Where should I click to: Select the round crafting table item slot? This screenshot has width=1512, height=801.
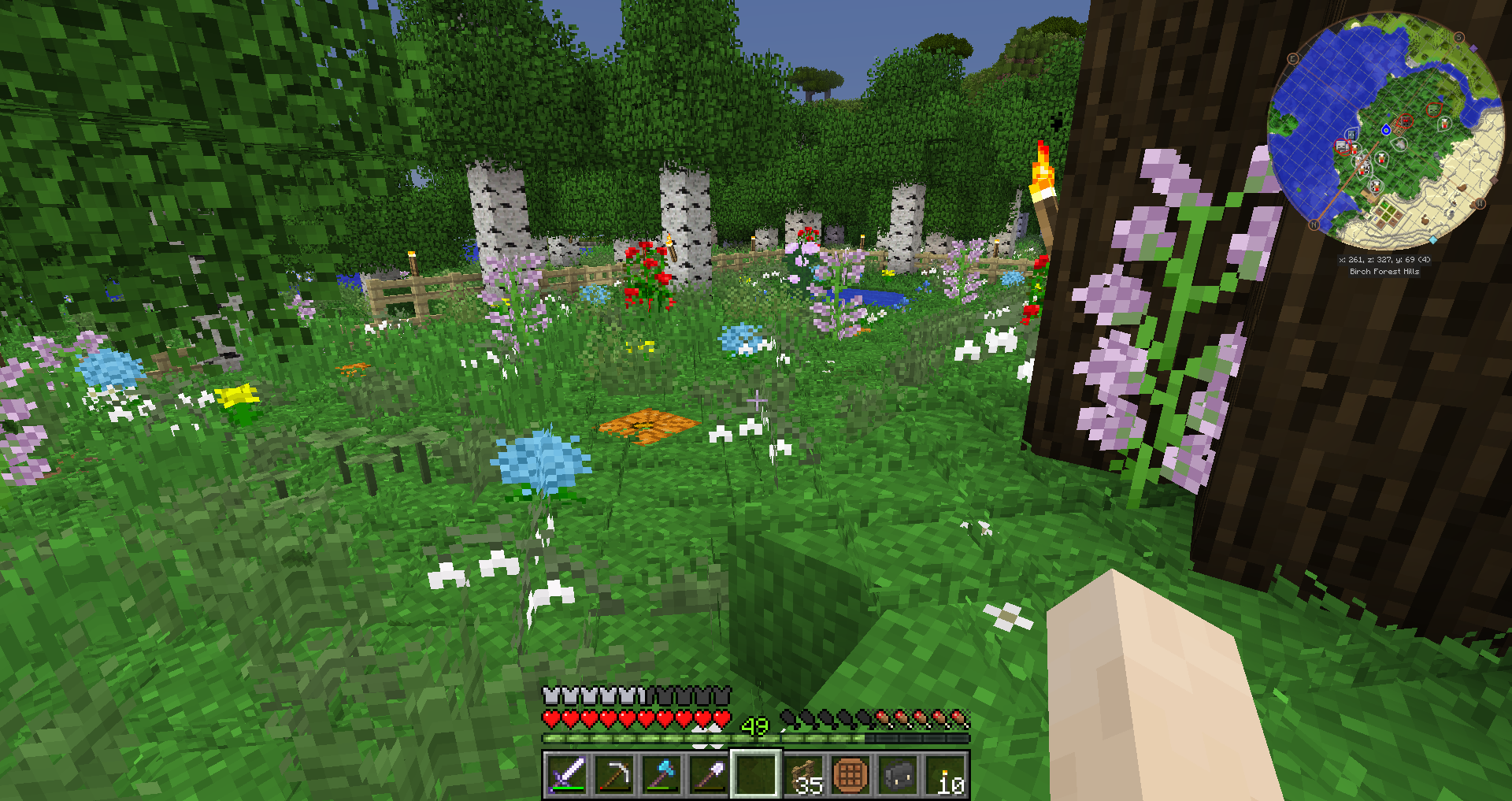click(x=850, y=774)
